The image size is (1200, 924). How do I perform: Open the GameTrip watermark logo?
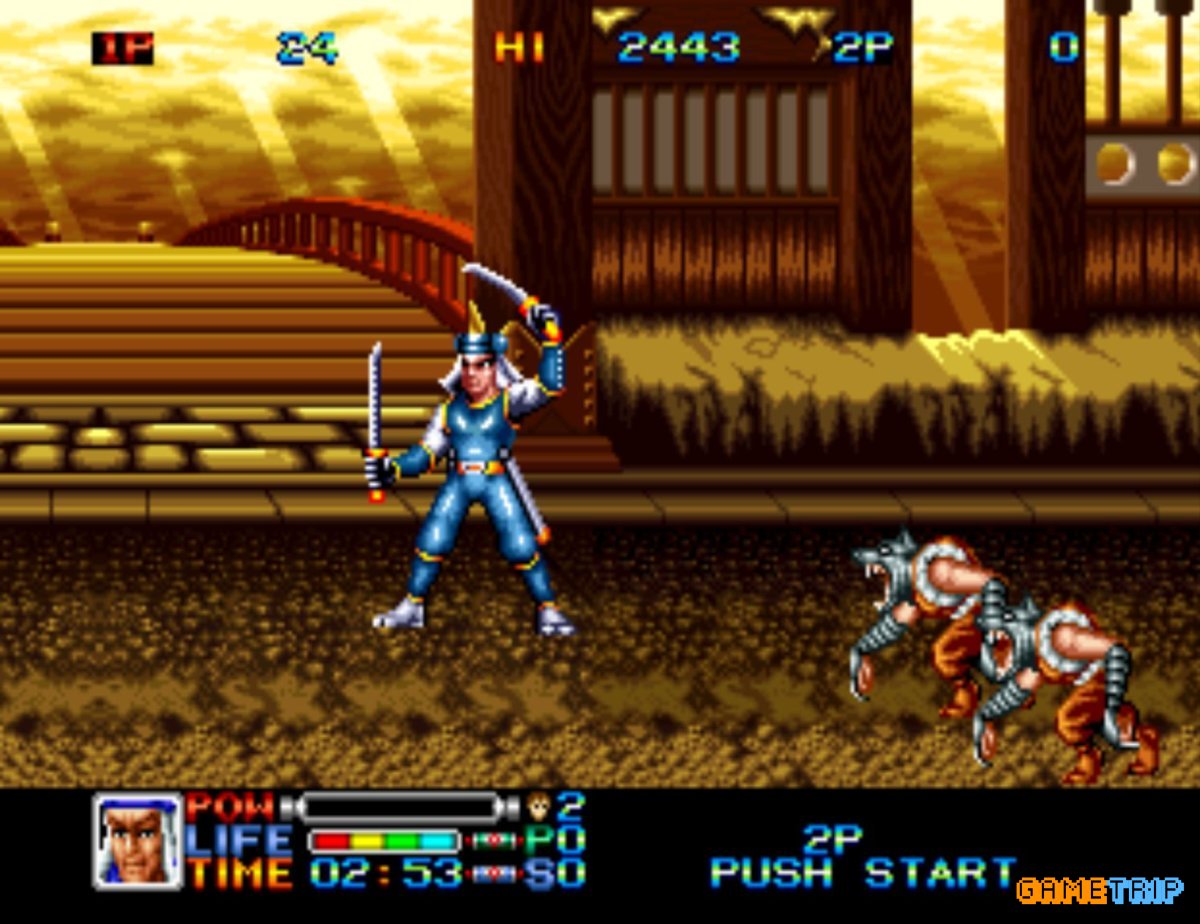1100,889
